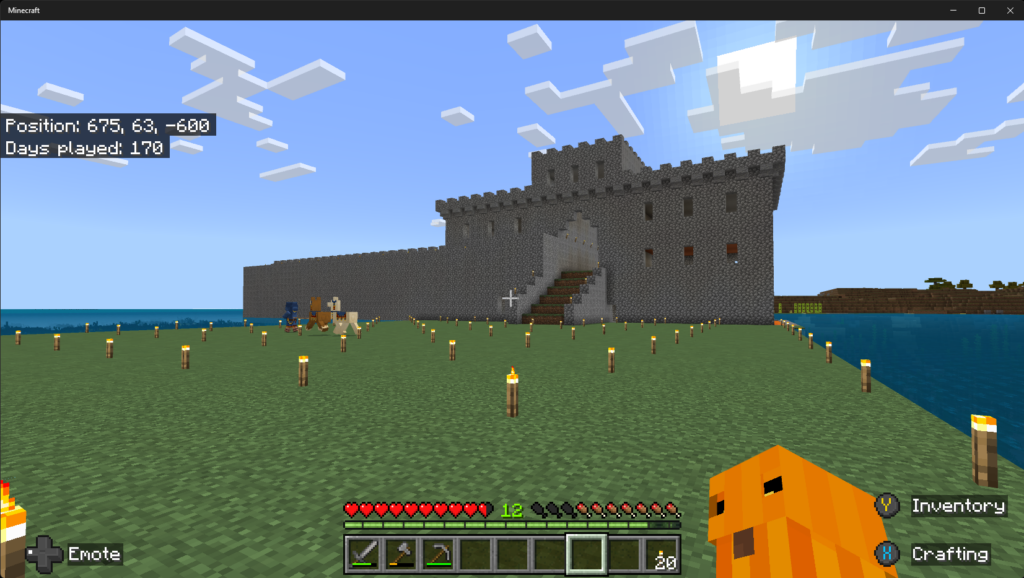Close the Minecraft window
1024x578 pixels.
(x=1006, y=10)
